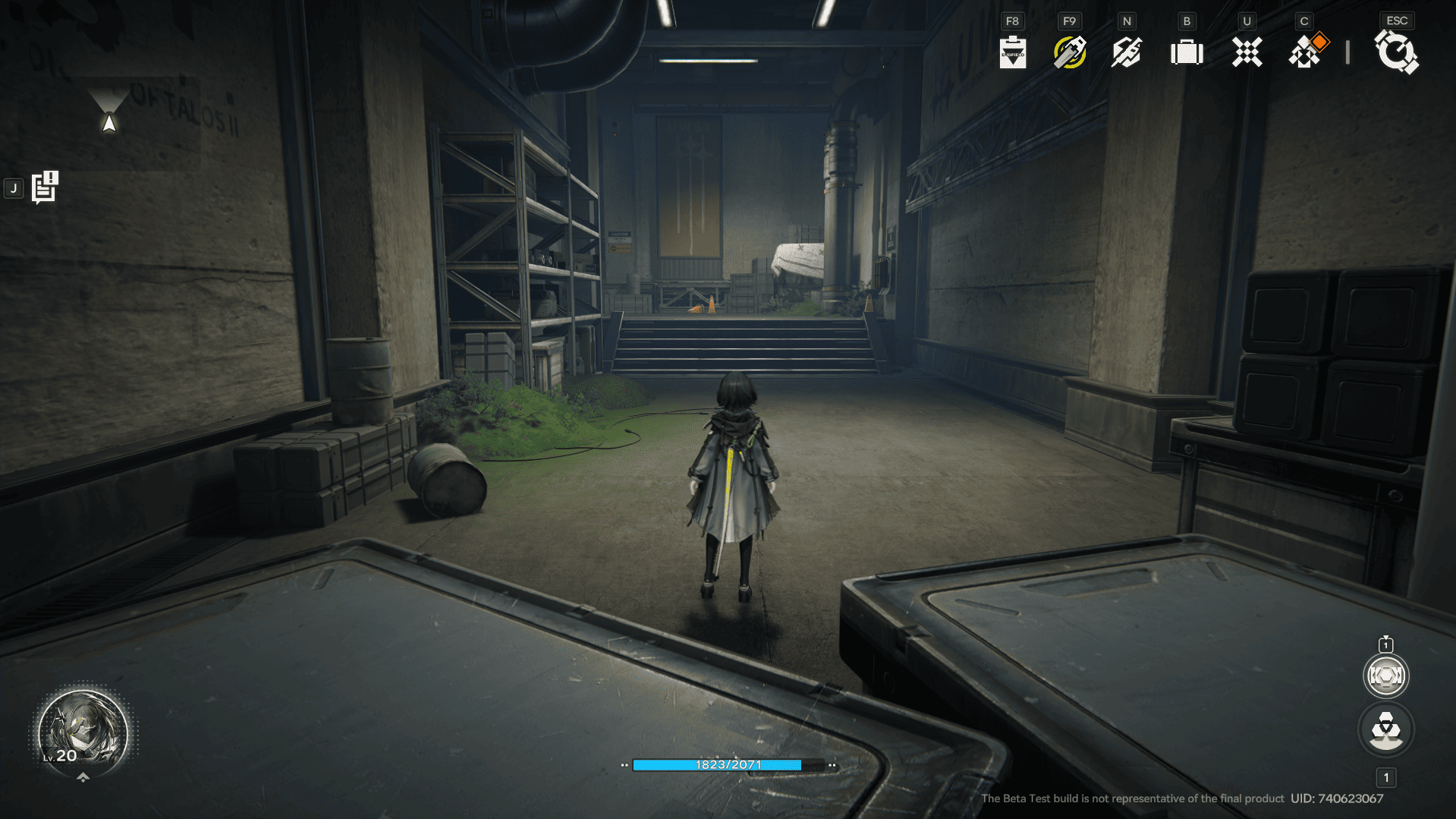
Task: Open the lightning bolt cube icon
Action: tap(1127, 52)
